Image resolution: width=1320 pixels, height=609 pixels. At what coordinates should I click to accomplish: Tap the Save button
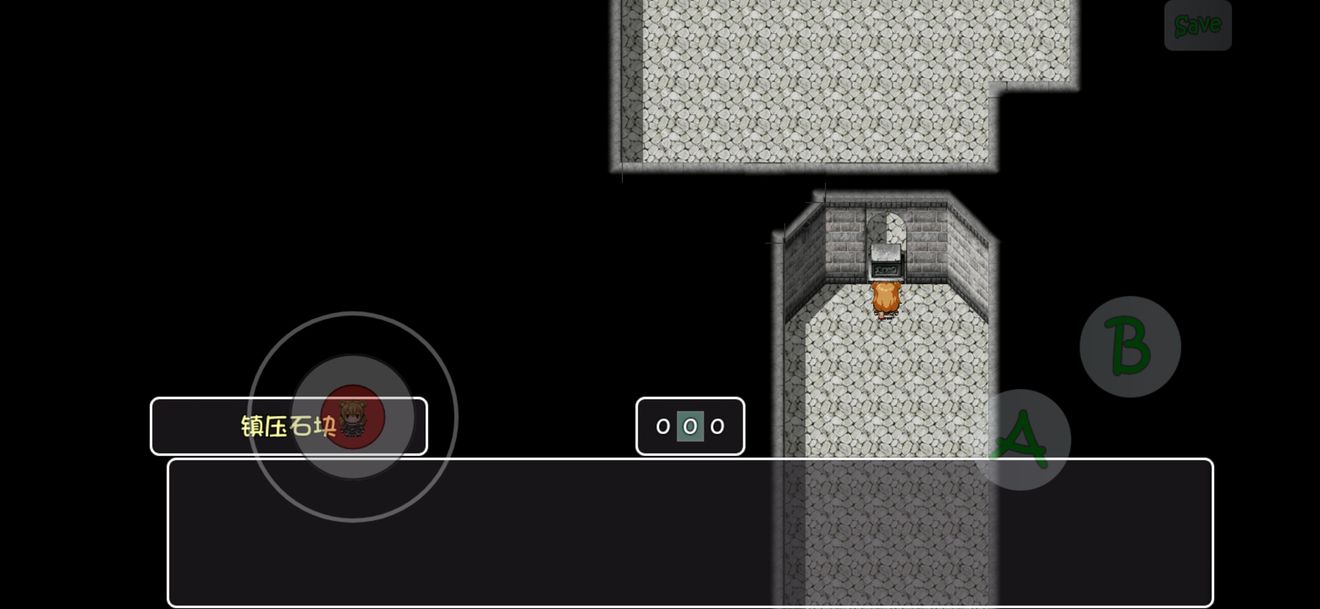[x=1197, y=25]
